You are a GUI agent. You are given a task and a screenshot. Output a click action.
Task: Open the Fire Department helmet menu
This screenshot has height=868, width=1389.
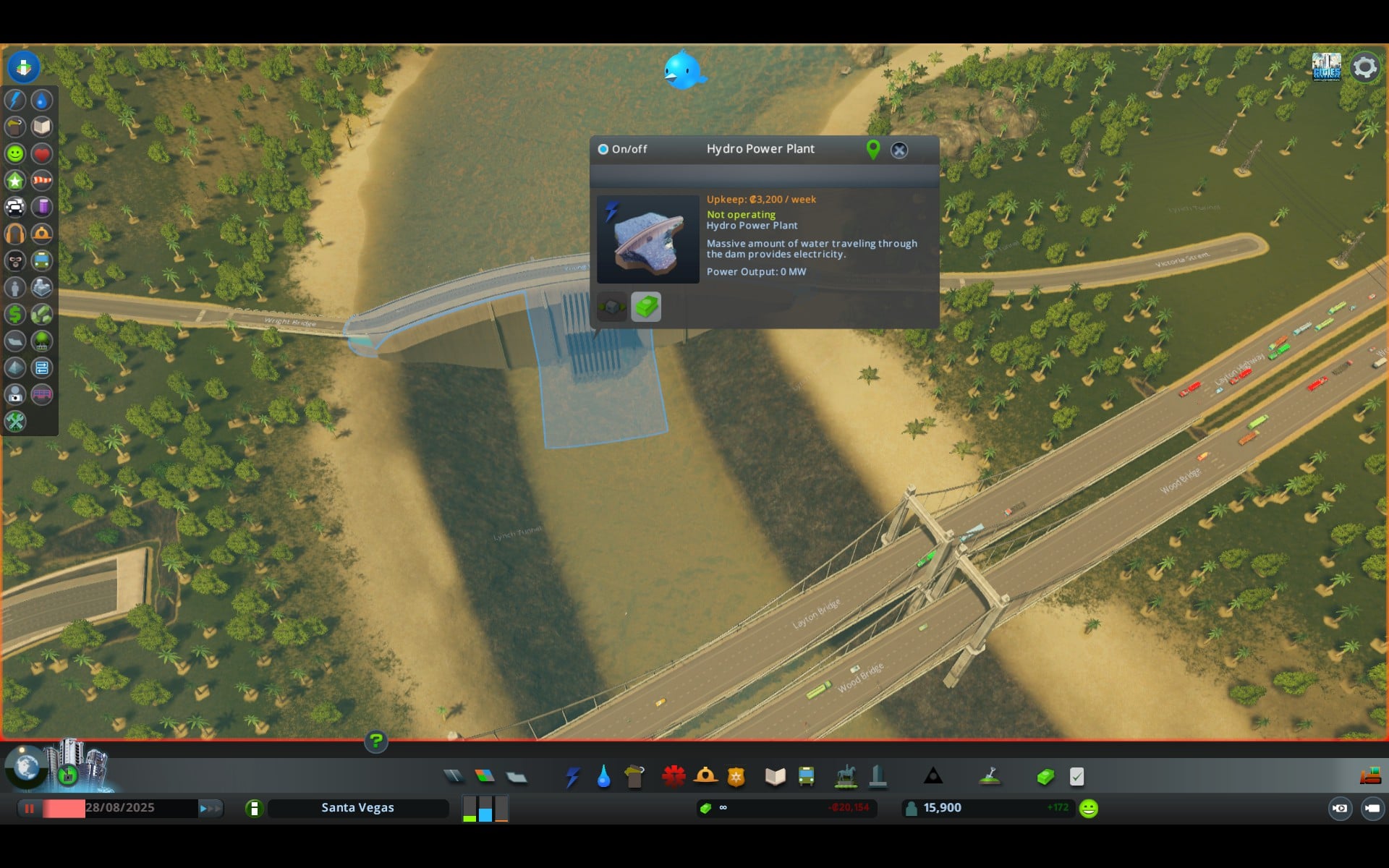[x=705, y=777]
